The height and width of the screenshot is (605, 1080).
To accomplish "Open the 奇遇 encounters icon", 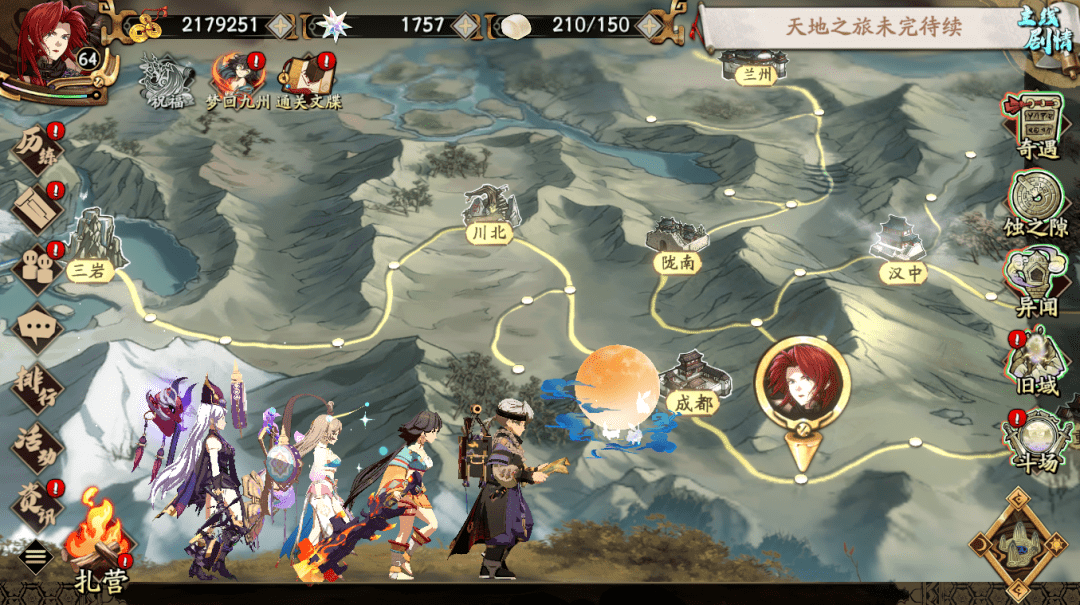I will point(1037,125).
